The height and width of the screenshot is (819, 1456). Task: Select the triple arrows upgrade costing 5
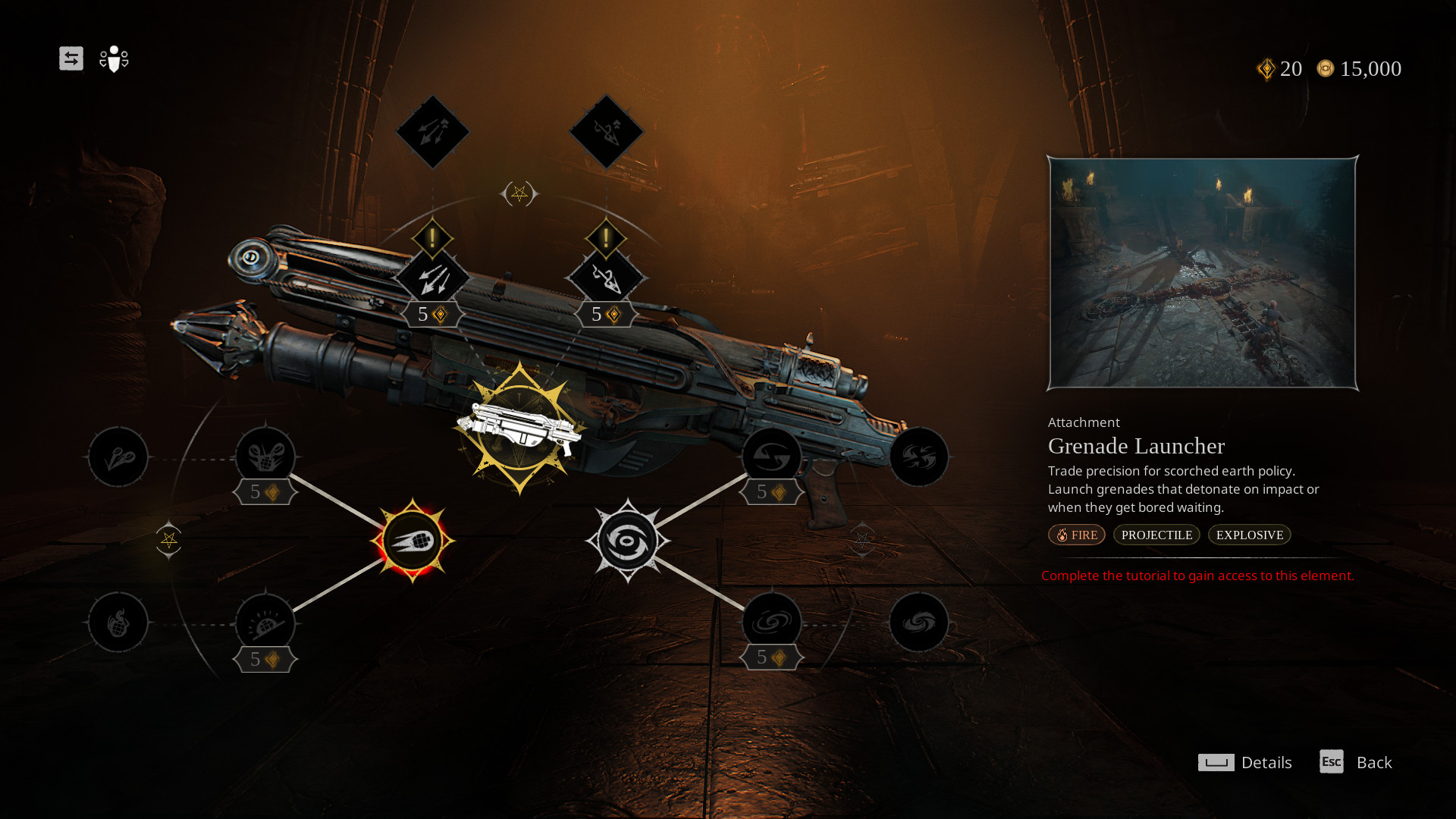coord(432,279)
